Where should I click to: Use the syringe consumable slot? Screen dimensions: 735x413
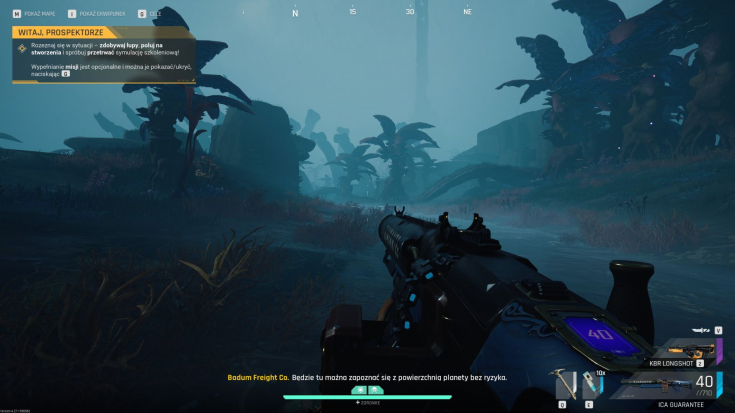(x=590, y=384)
